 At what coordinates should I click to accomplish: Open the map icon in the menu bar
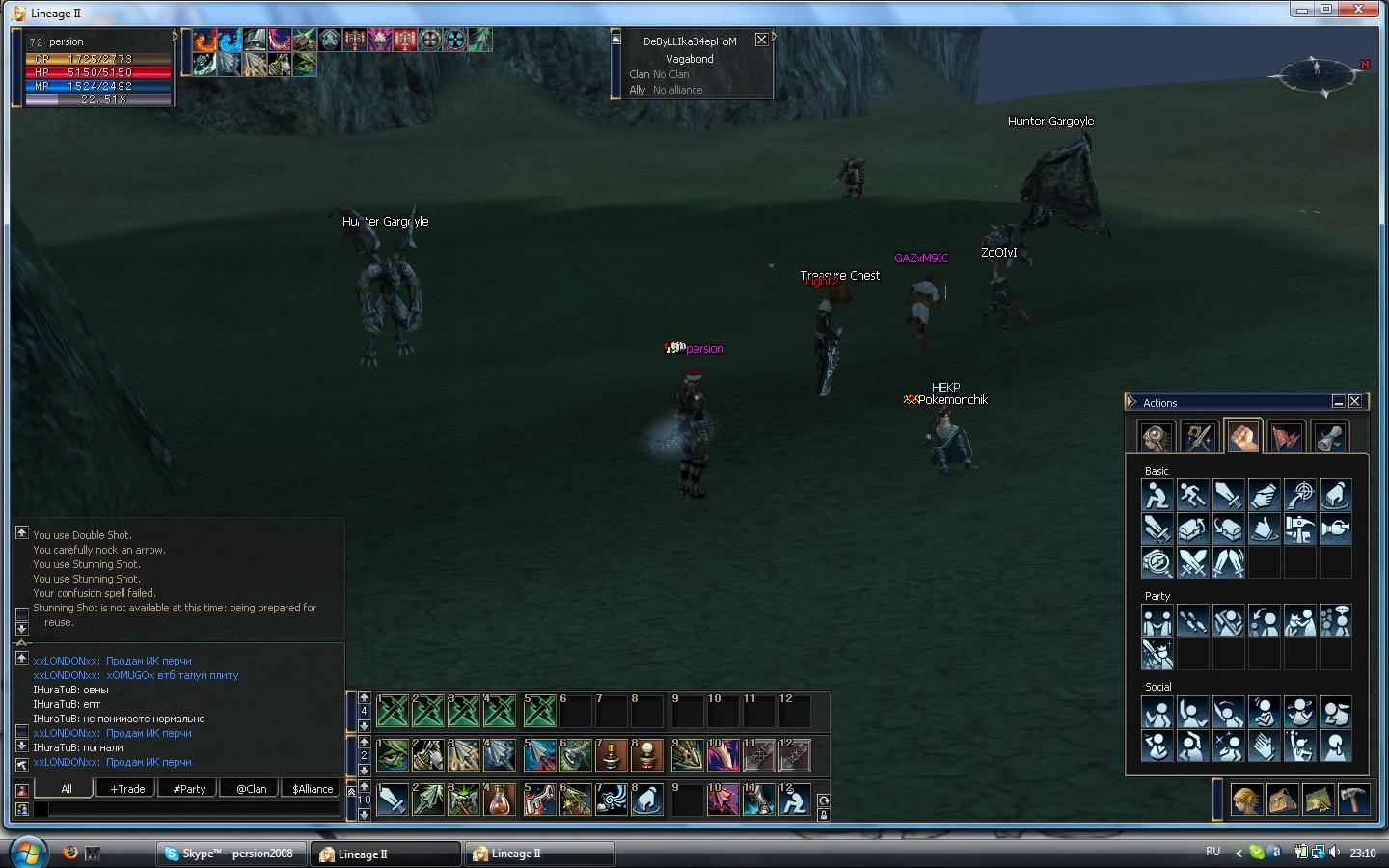[x=1318, y=800]
